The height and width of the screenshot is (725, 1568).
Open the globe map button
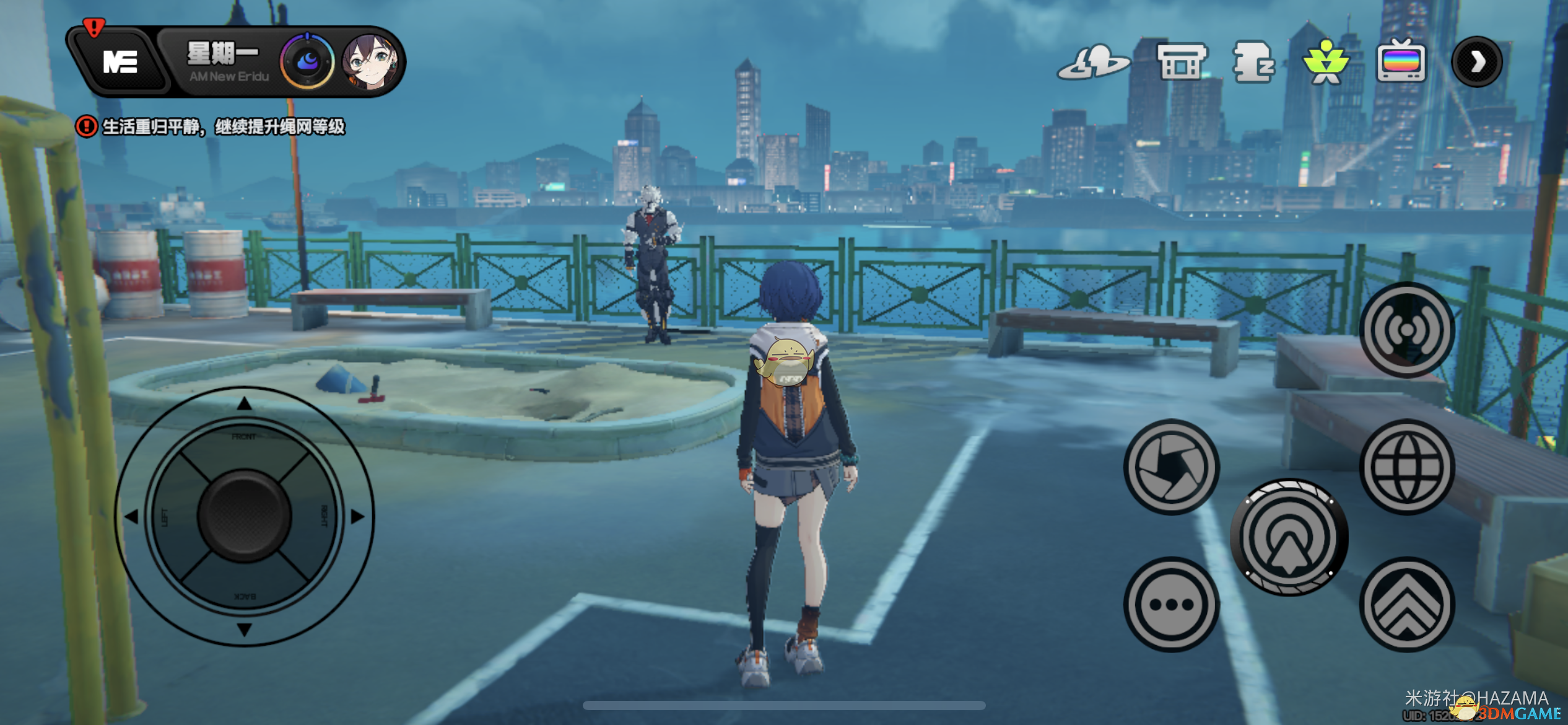point(1406,467)
